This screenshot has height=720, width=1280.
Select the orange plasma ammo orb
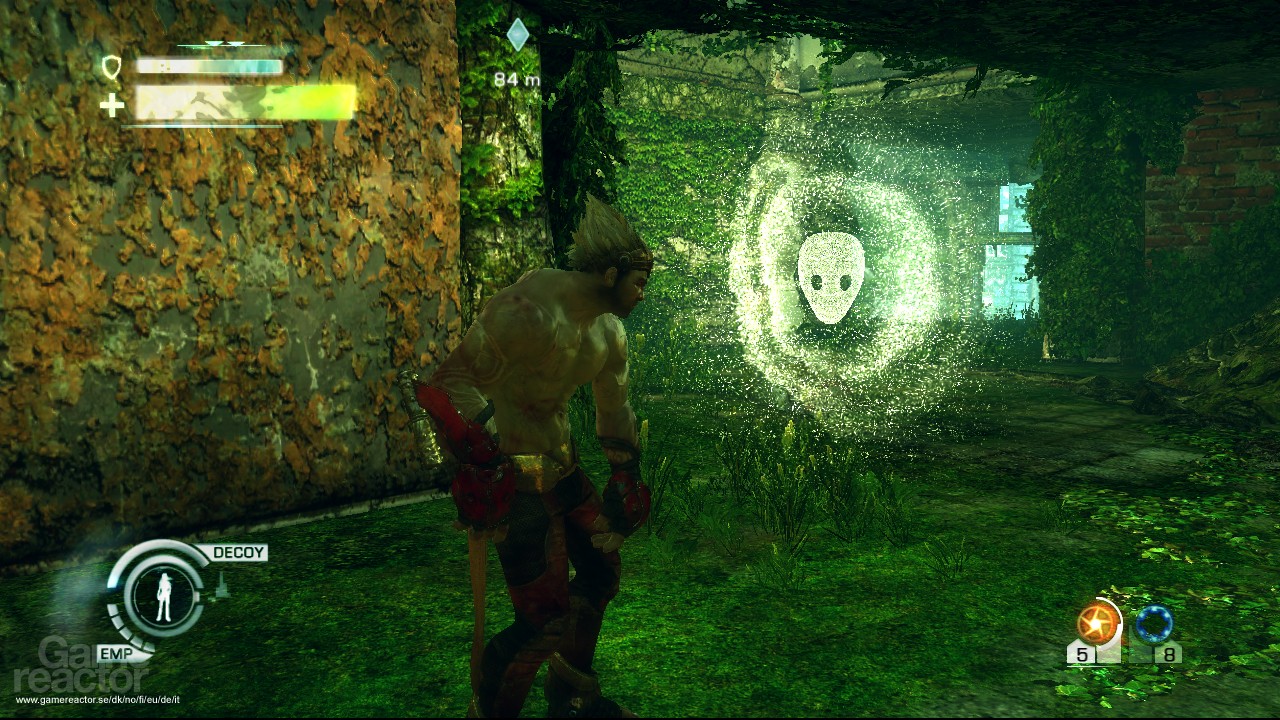click(1098, 622)
